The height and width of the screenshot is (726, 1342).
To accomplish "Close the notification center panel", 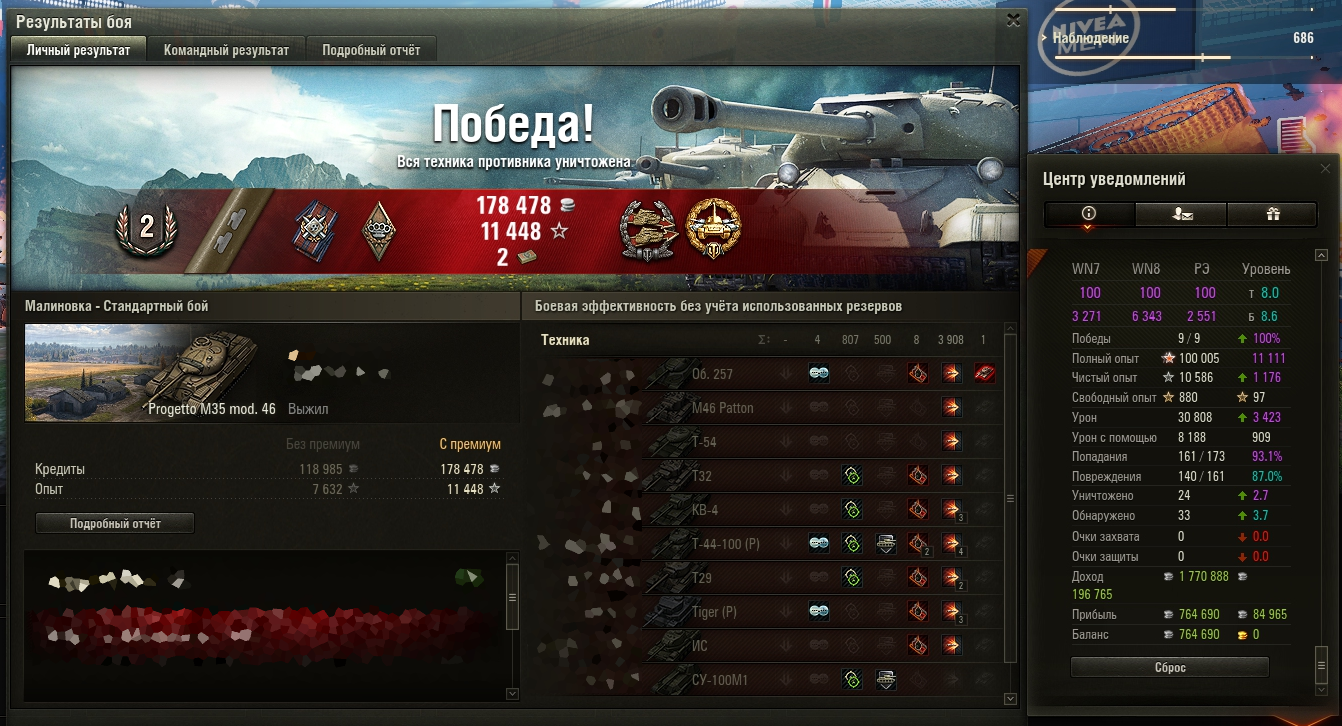I will (1326, 169).
